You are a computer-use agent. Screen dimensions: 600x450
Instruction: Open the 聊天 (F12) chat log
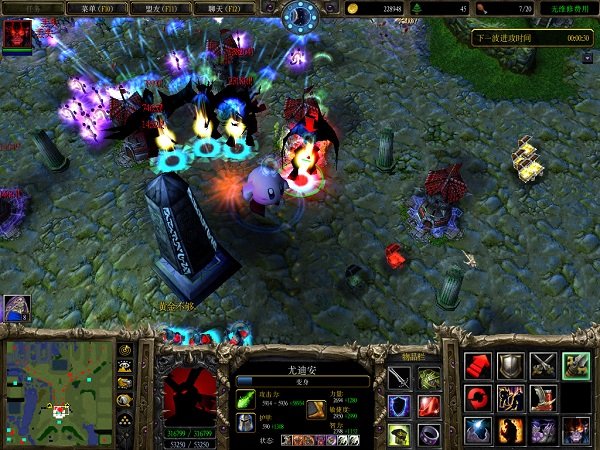(x=226, y=7)
